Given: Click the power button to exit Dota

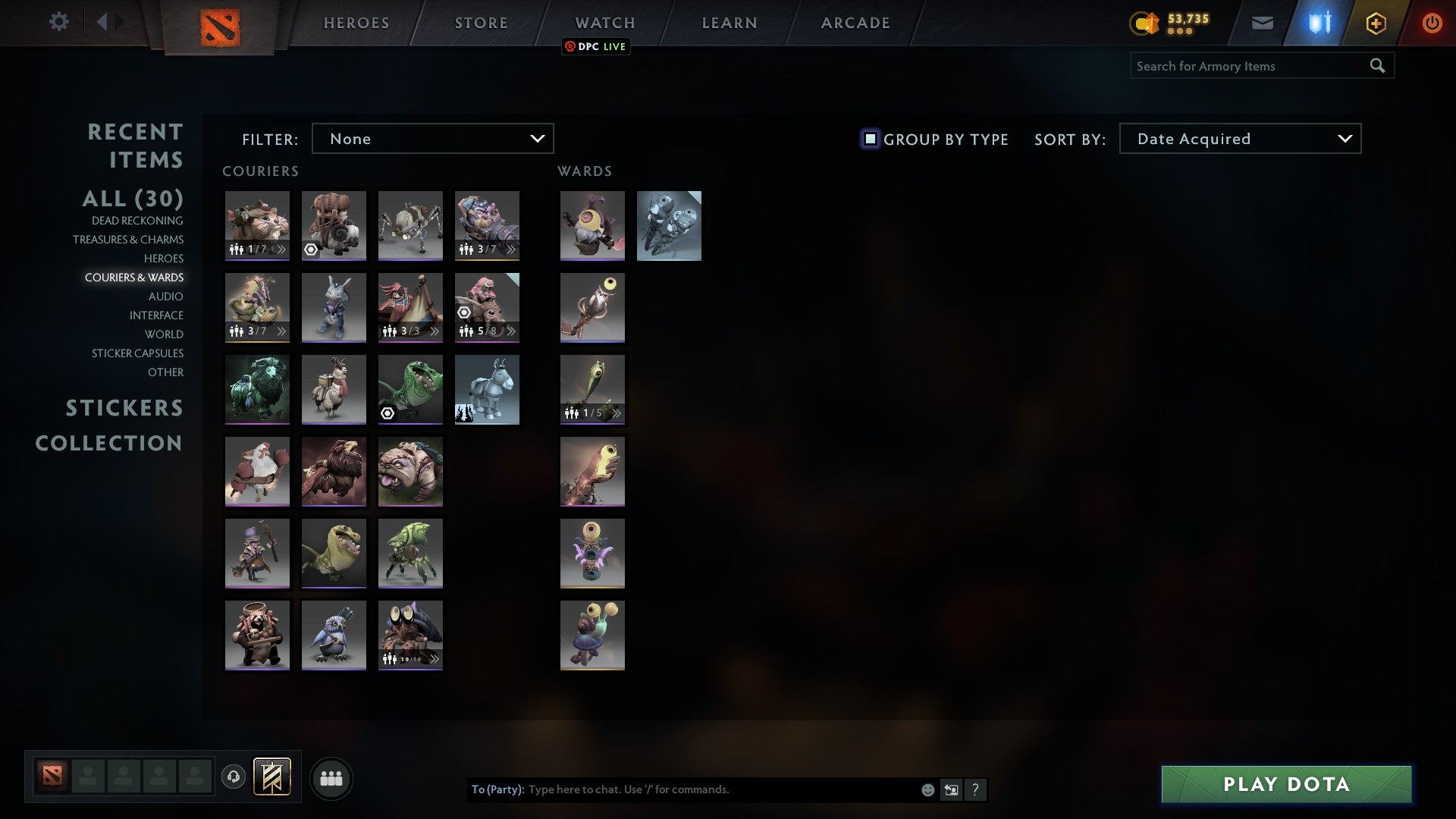Looking at the screenshot, I should [1432, 23].
